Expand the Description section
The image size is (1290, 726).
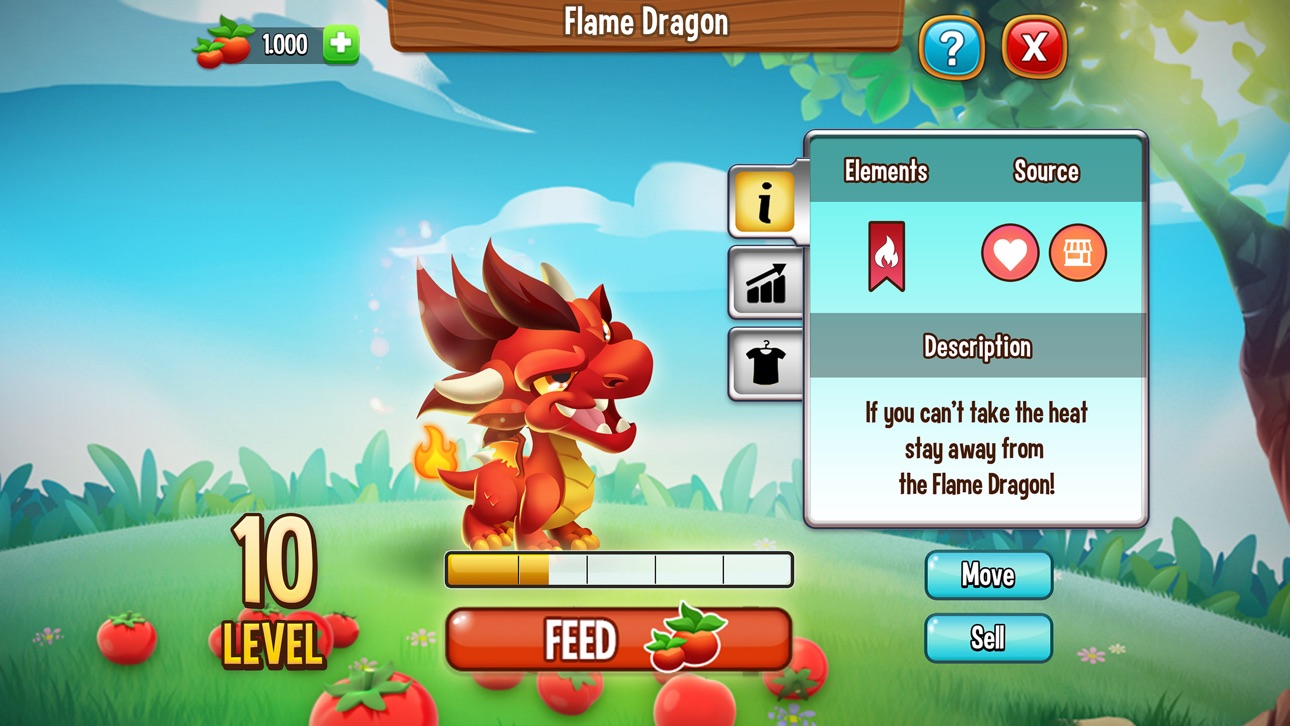(978, 347)
